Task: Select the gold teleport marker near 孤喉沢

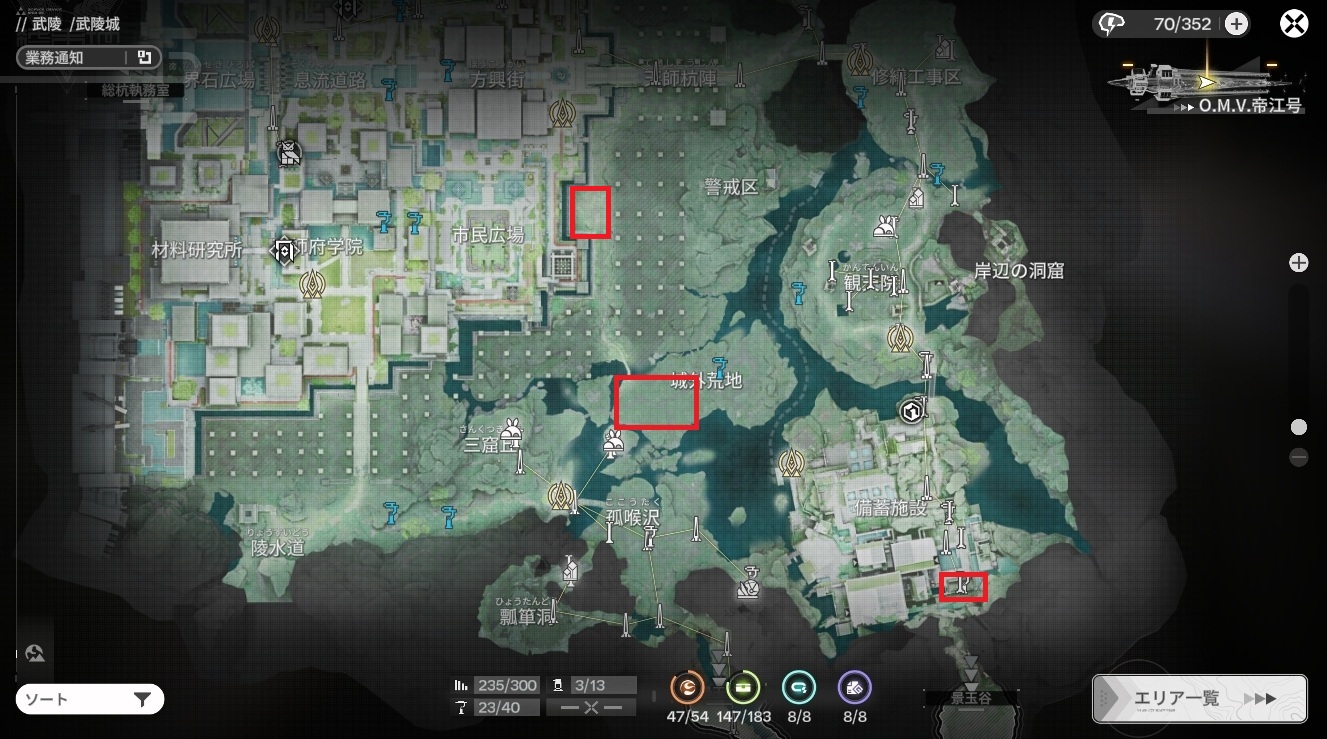Action: (559, 494)
